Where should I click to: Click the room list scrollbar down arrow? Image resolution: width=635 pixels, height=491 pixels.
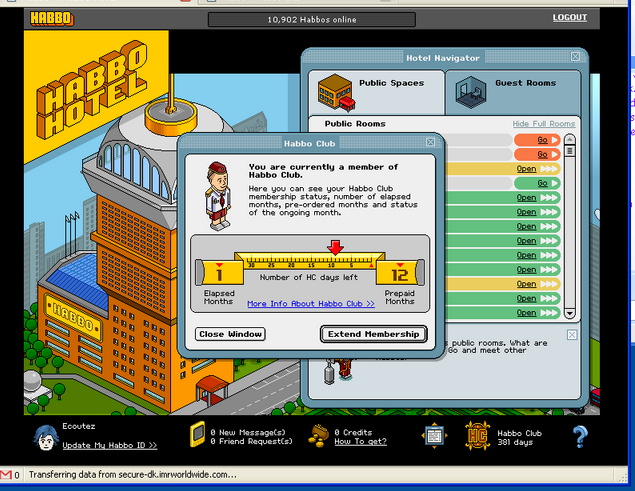coord(570,312)
